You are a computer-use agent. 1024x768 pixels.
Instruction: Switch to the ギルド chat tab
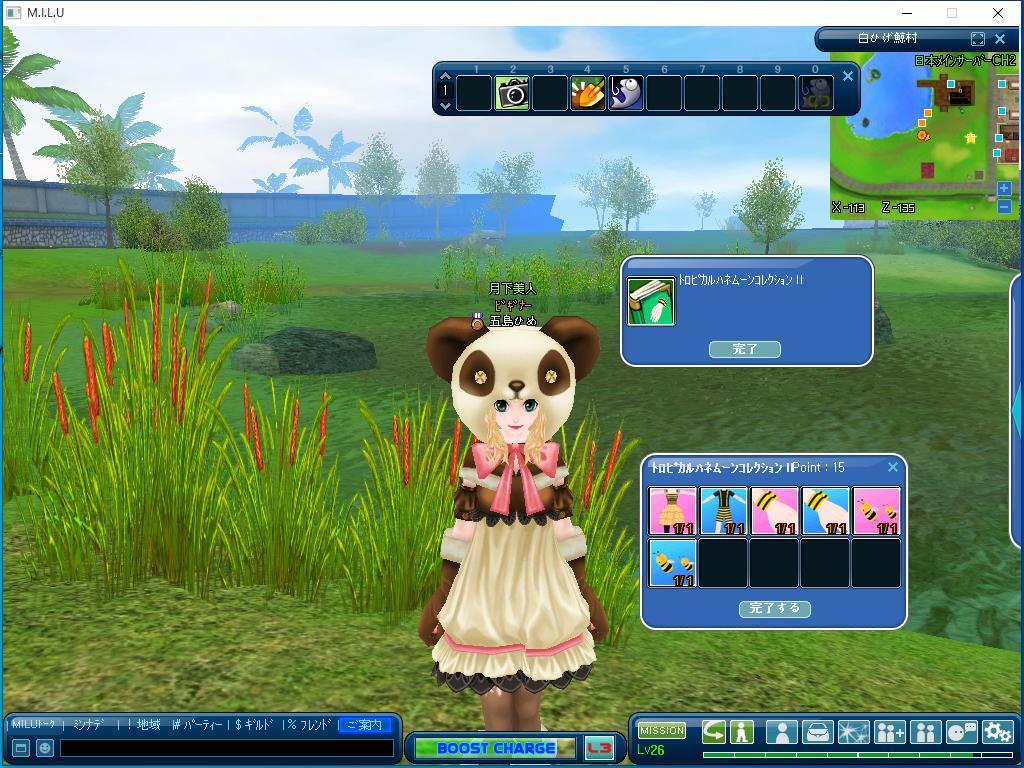tap(256, 724)
